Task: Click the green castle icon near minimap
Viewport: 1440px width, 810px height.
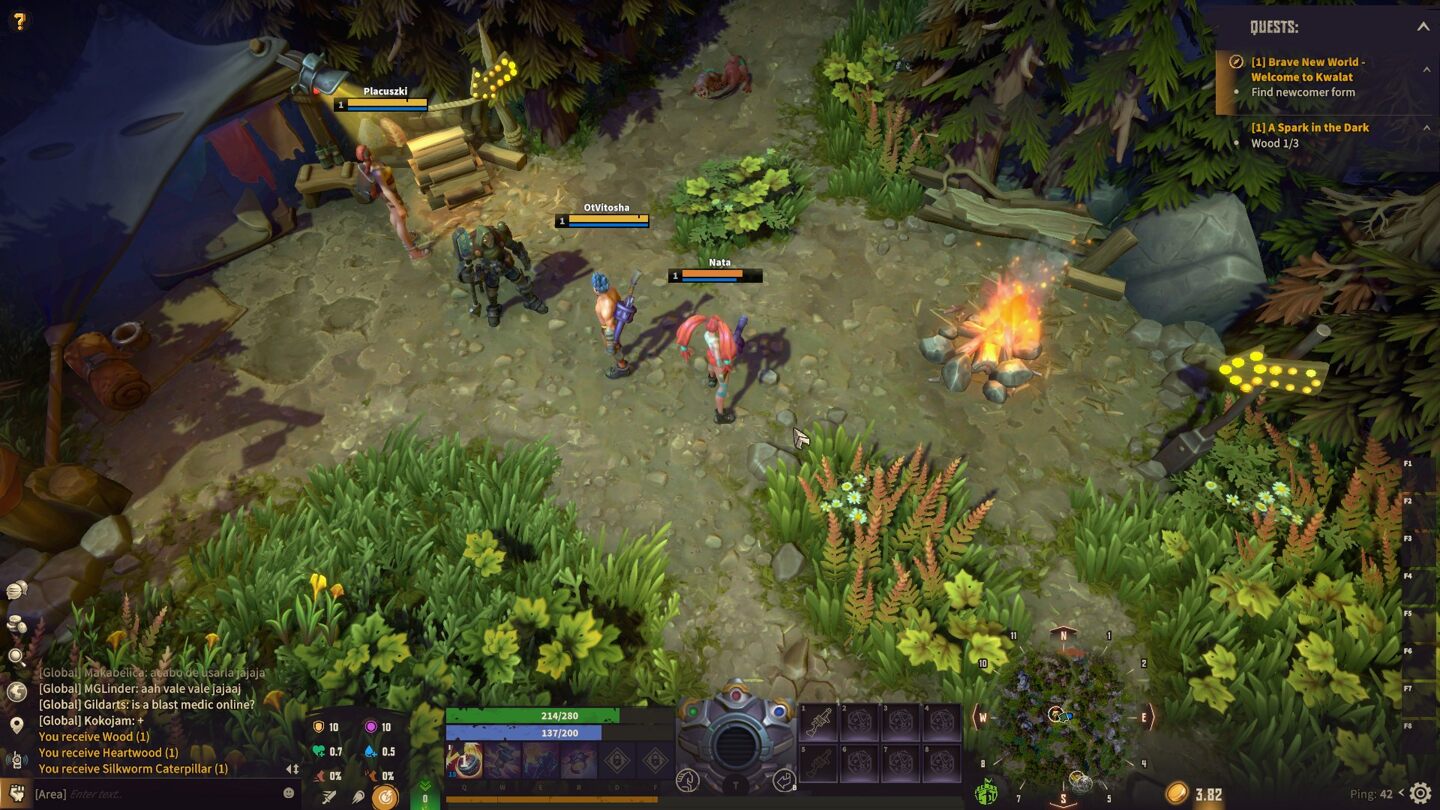Action: point(986,793)
